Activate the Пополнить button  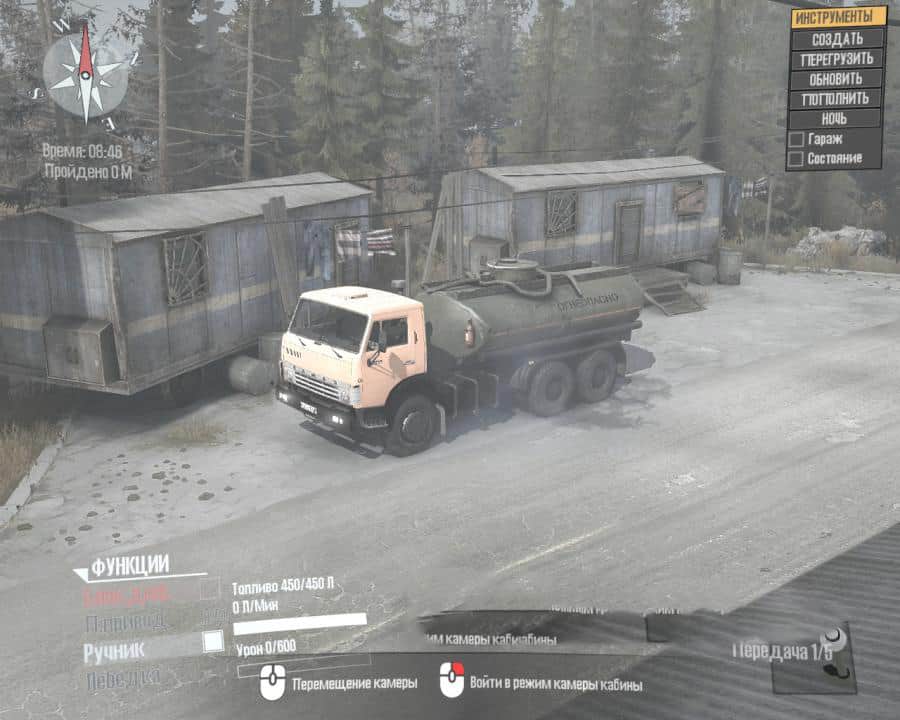(x=838, y=99)
